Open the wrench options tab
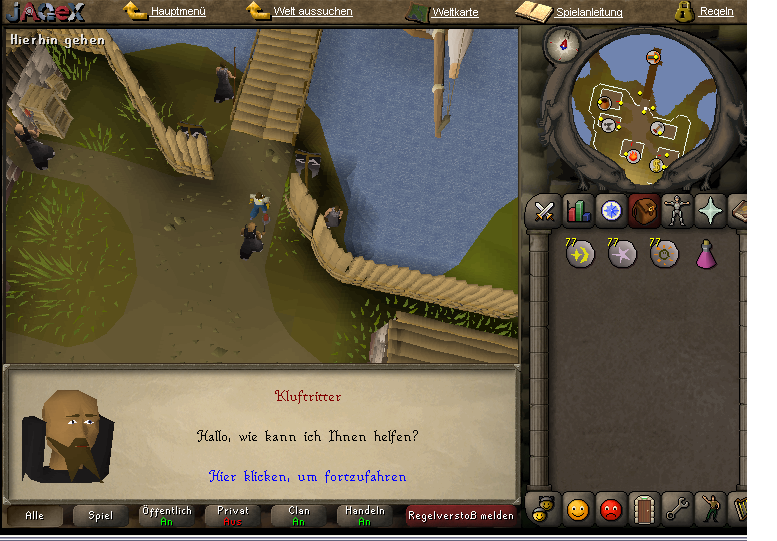This screenshot has width=777, height=541. click(x=677, y=510)
